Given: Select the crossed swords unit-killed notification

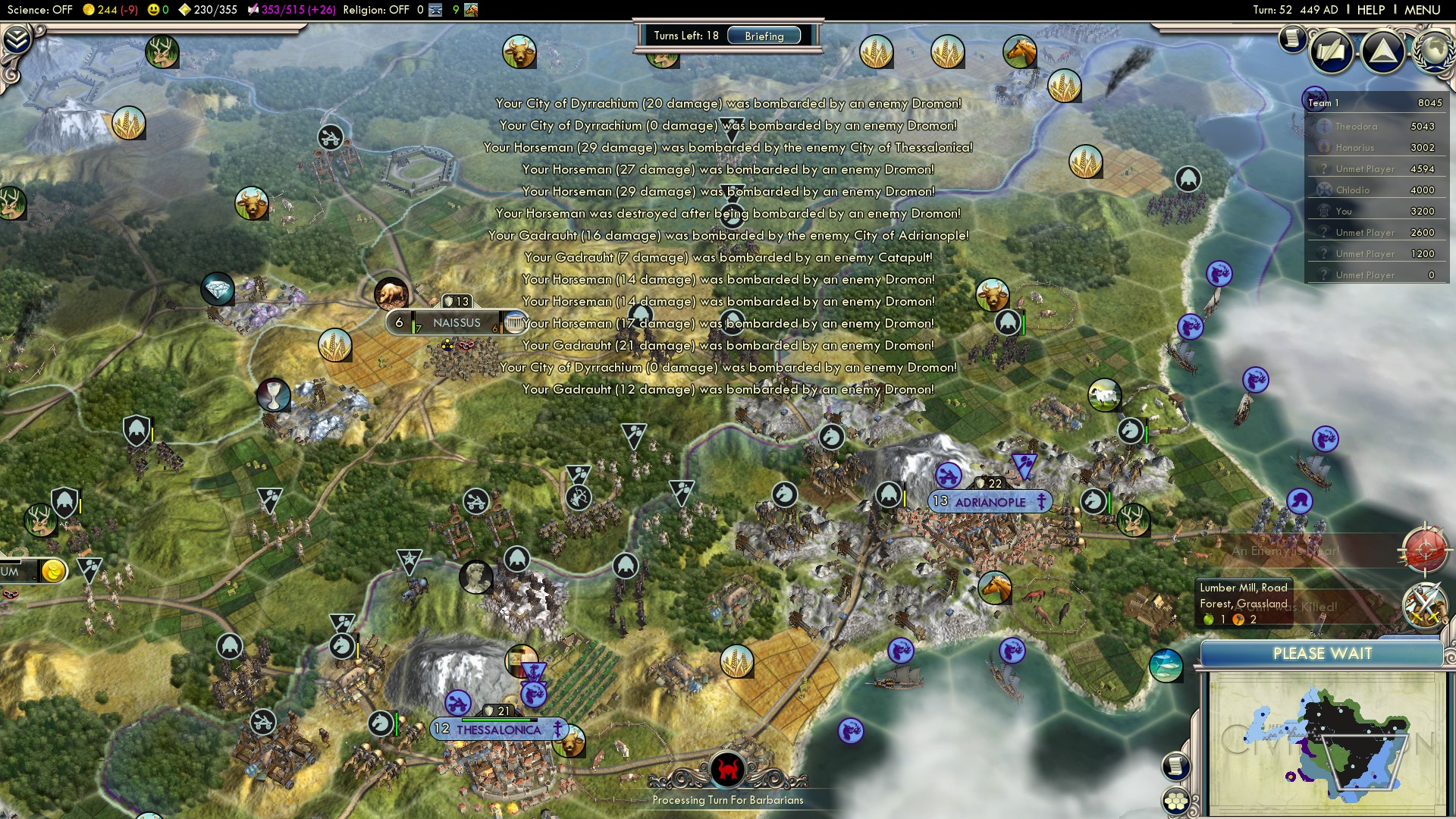Looking at the screenshot, I should tap(1424, 606).
